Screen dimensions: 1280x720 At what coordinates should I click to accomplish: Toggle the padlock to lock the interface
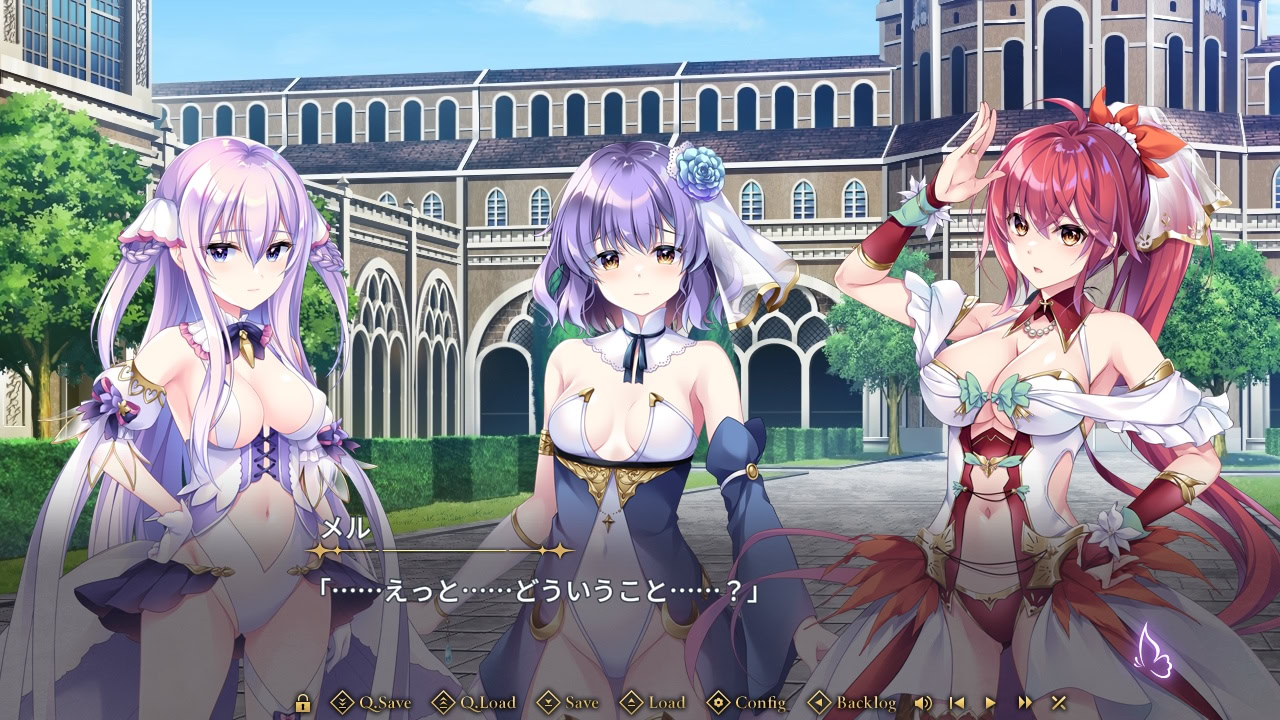[x=302, y=703]
